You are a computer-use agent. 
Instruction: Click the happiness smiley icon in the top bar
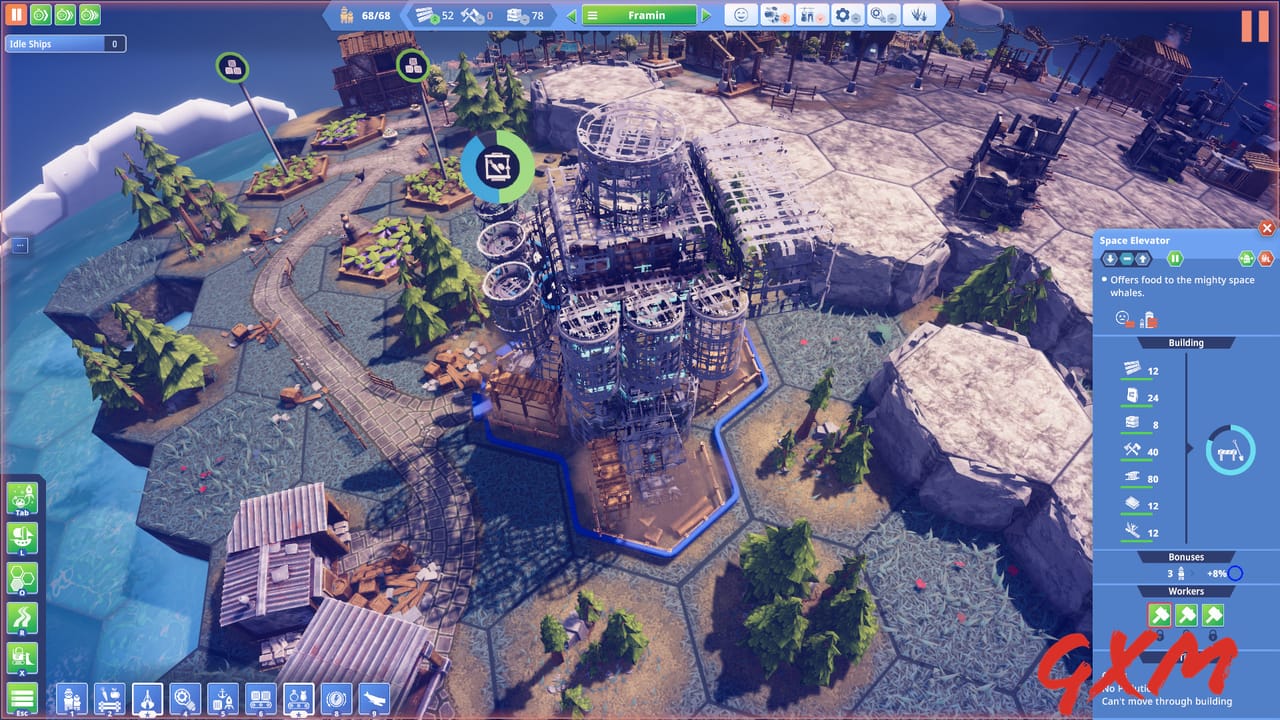point(741,14)
